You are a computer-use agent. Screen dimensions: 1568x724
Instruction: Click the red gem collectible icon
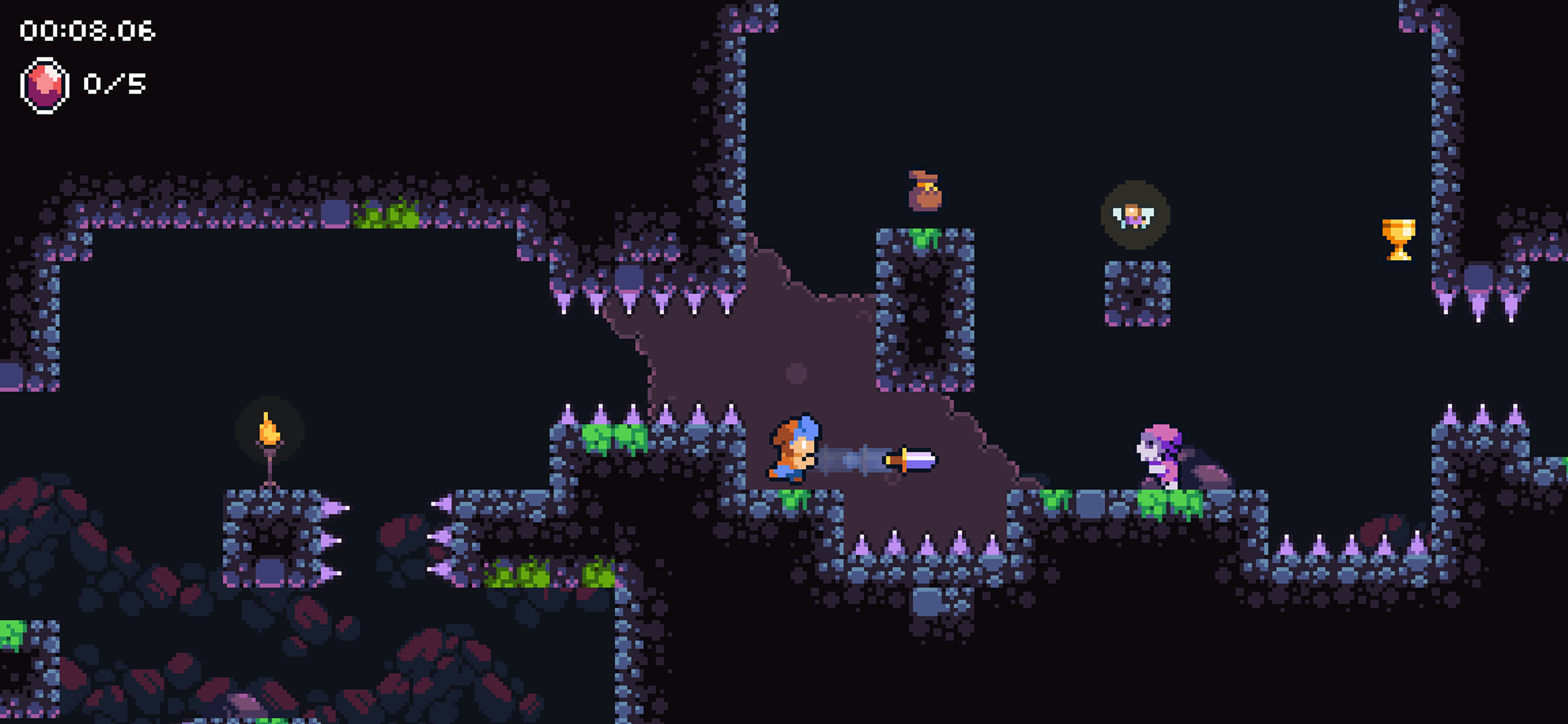(x=44, y=85)
